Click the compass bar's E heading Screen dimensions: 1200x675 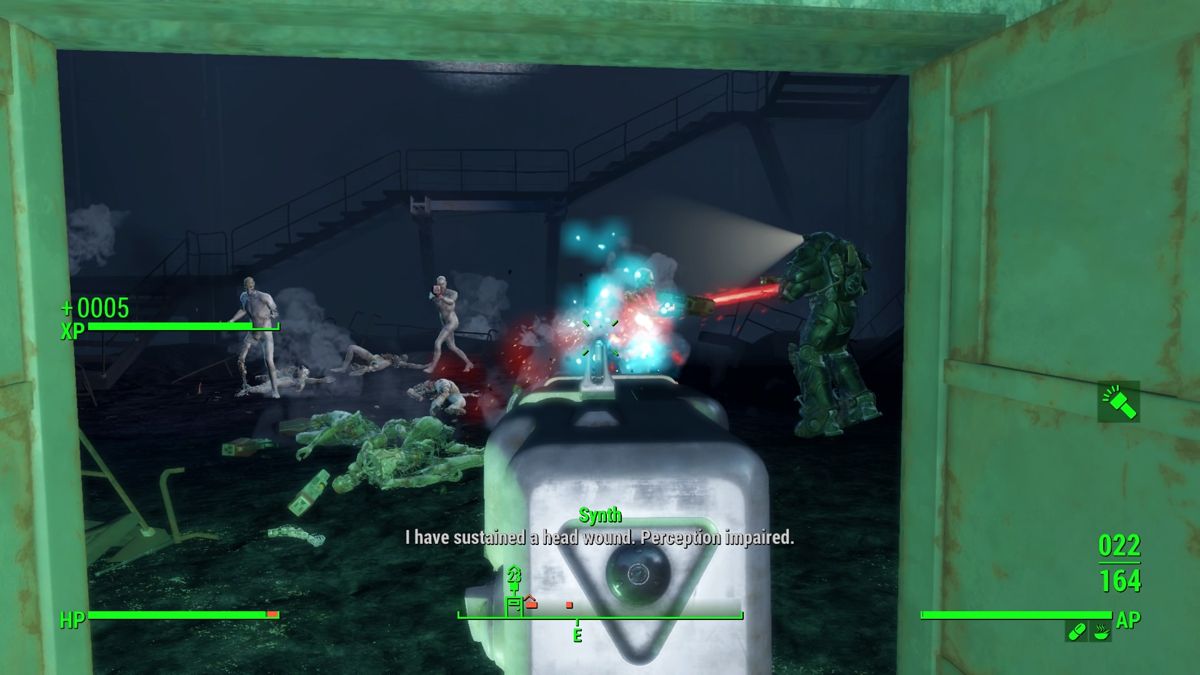(x=577, y=635)
